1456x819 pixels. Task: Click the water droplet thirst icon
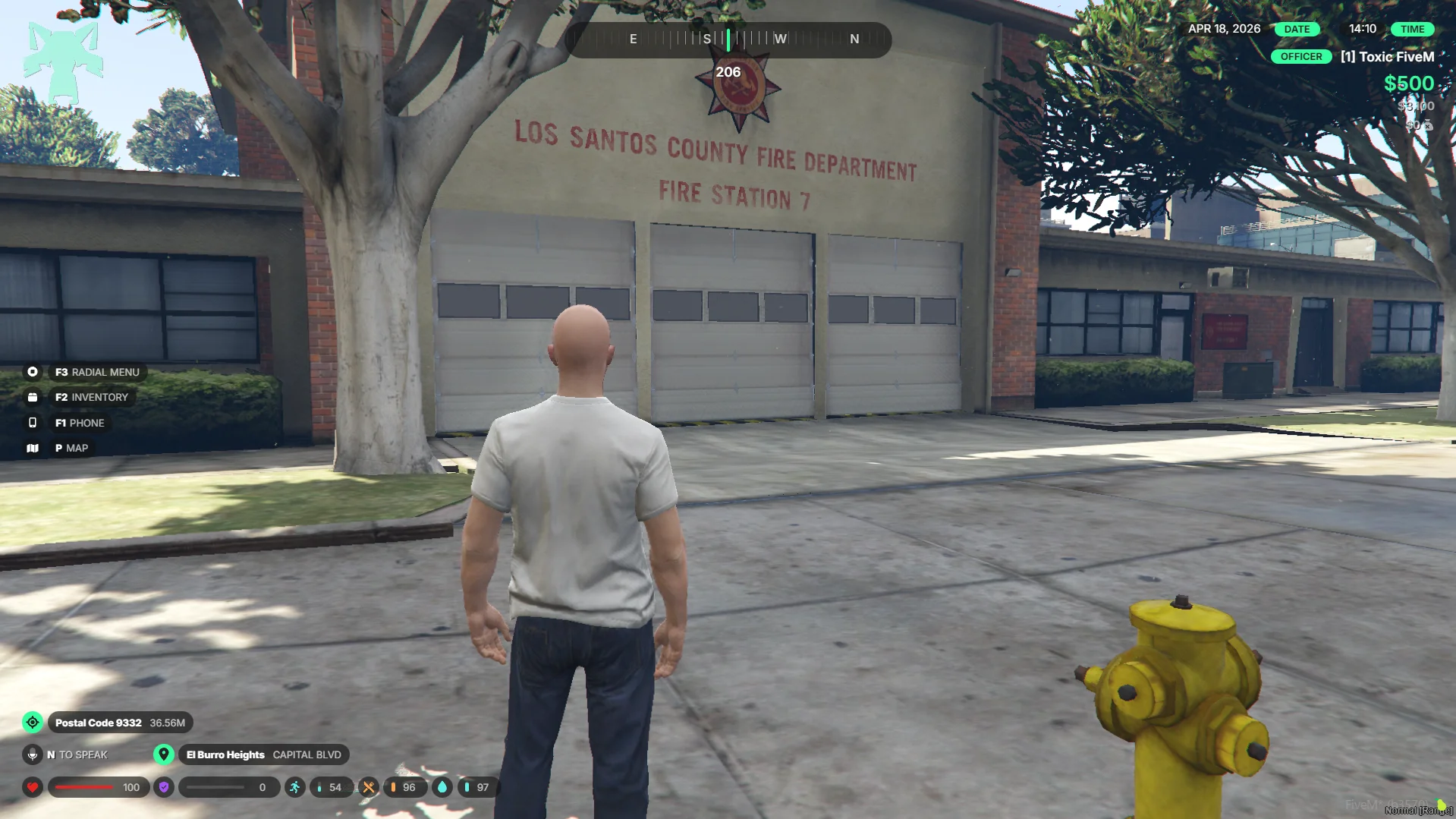[x=442, y=787]
